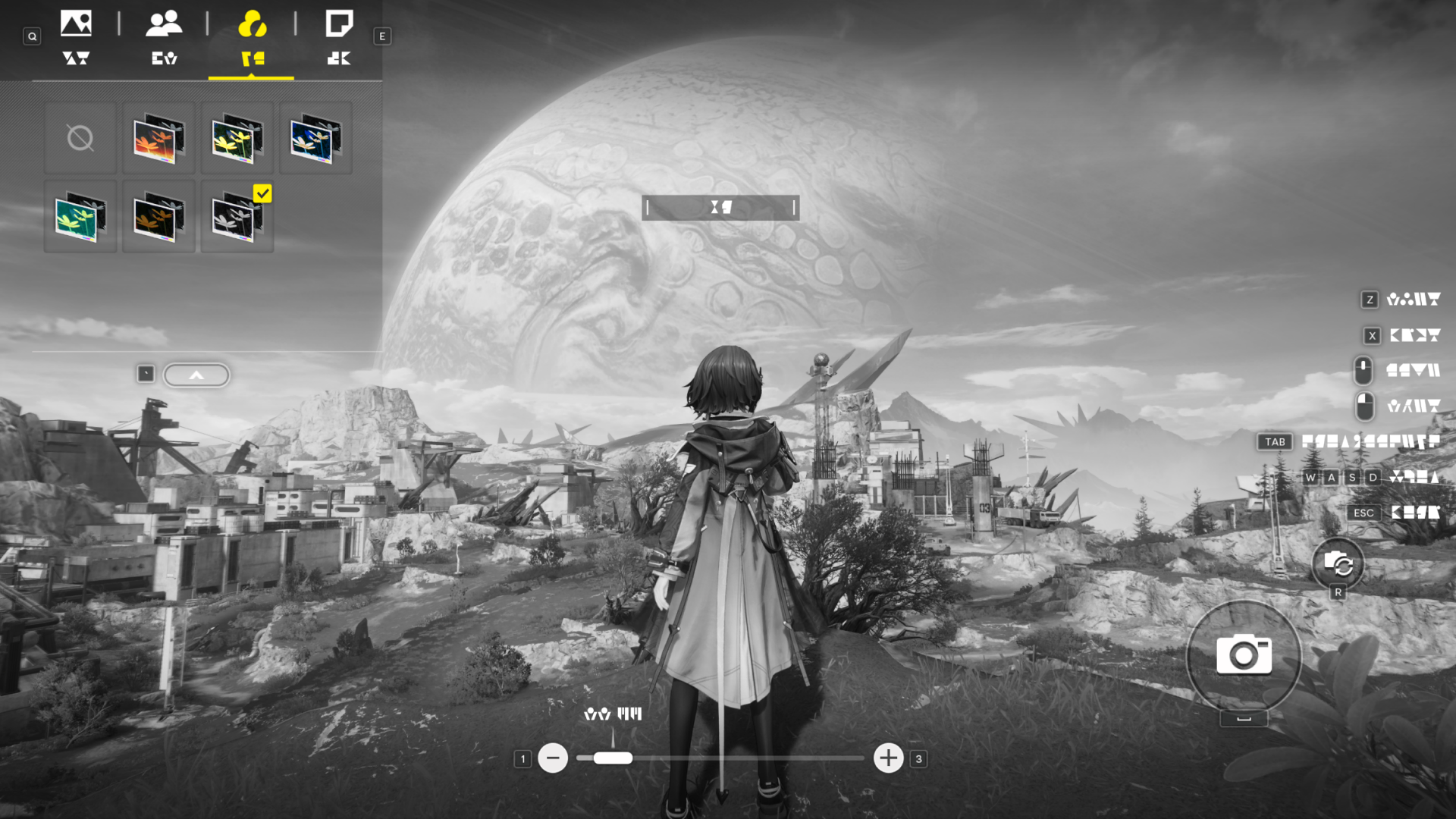Apply the dark amber flower filter

158,217
